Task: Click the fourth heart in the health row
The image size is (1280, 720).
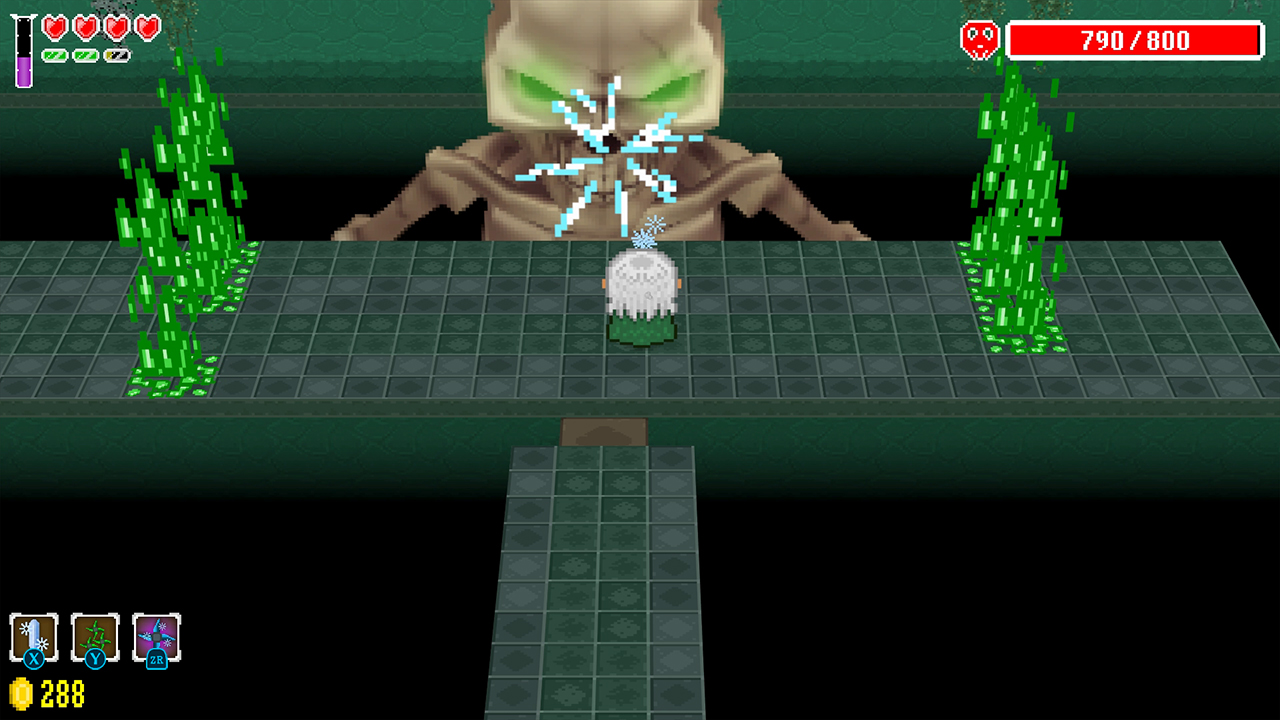Action: pos(147,27)
